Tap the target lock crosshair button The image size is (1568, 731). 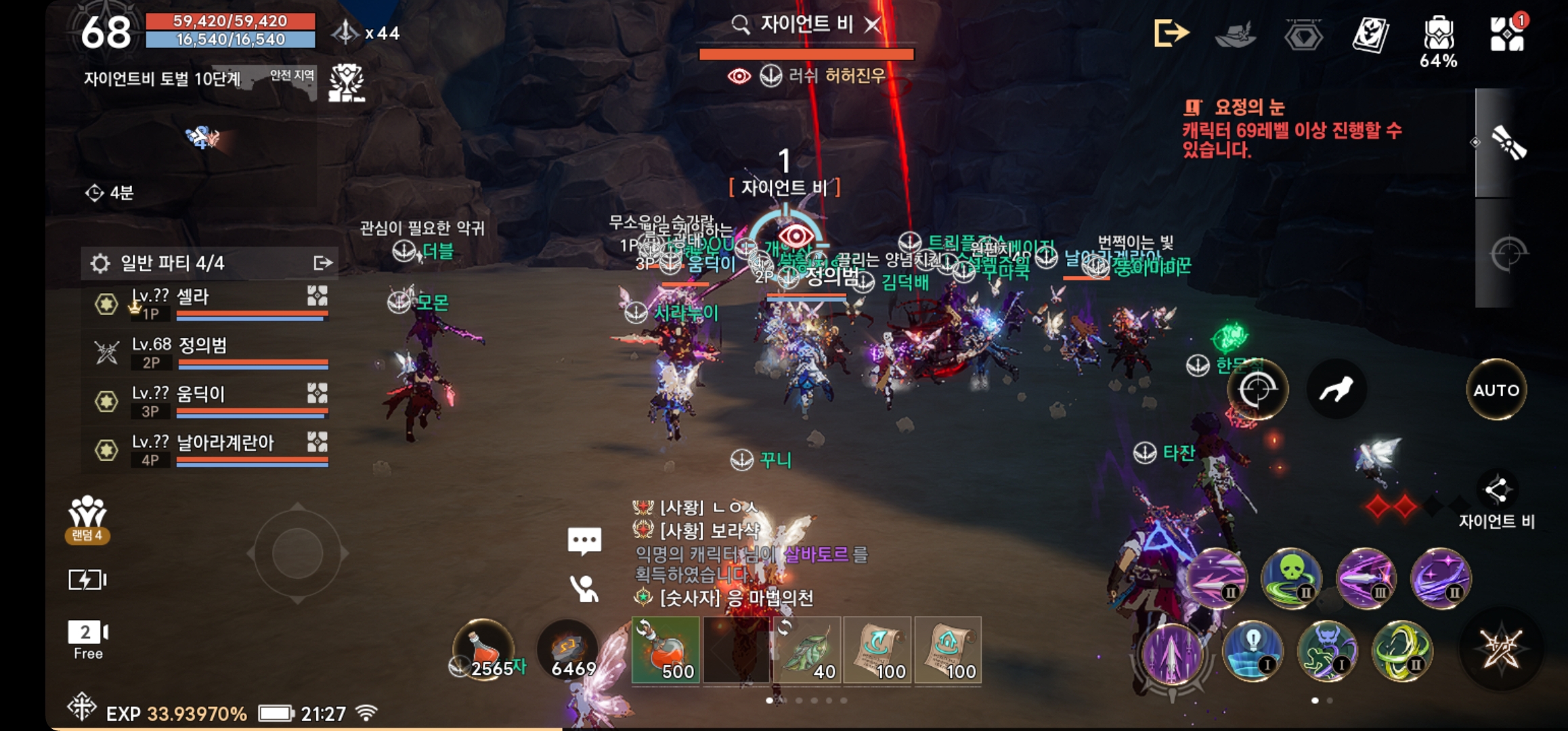pyautogui.click(x=1257, y=389)
